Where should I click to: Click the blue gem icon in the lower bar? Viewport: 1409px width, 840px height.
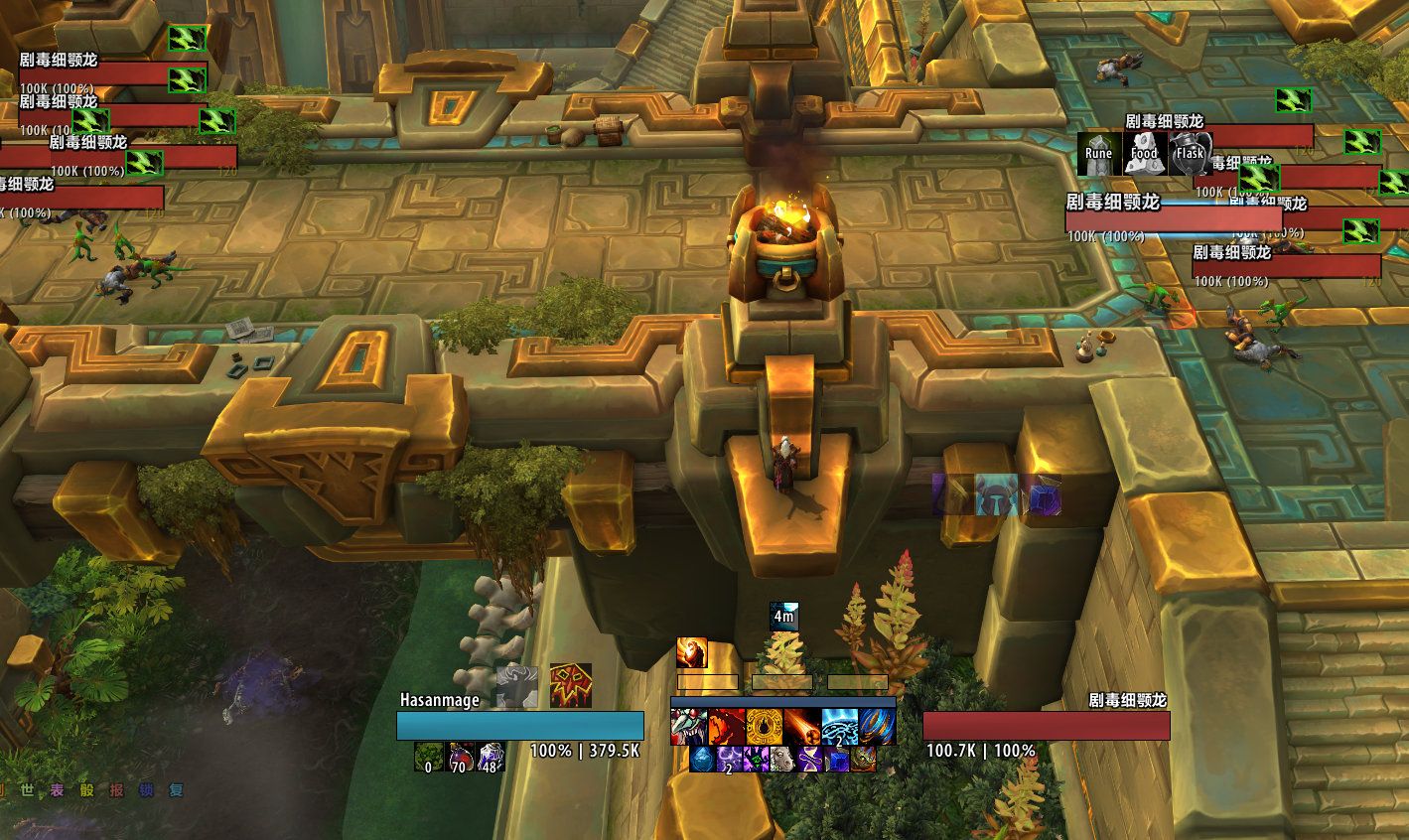point(702,760)
